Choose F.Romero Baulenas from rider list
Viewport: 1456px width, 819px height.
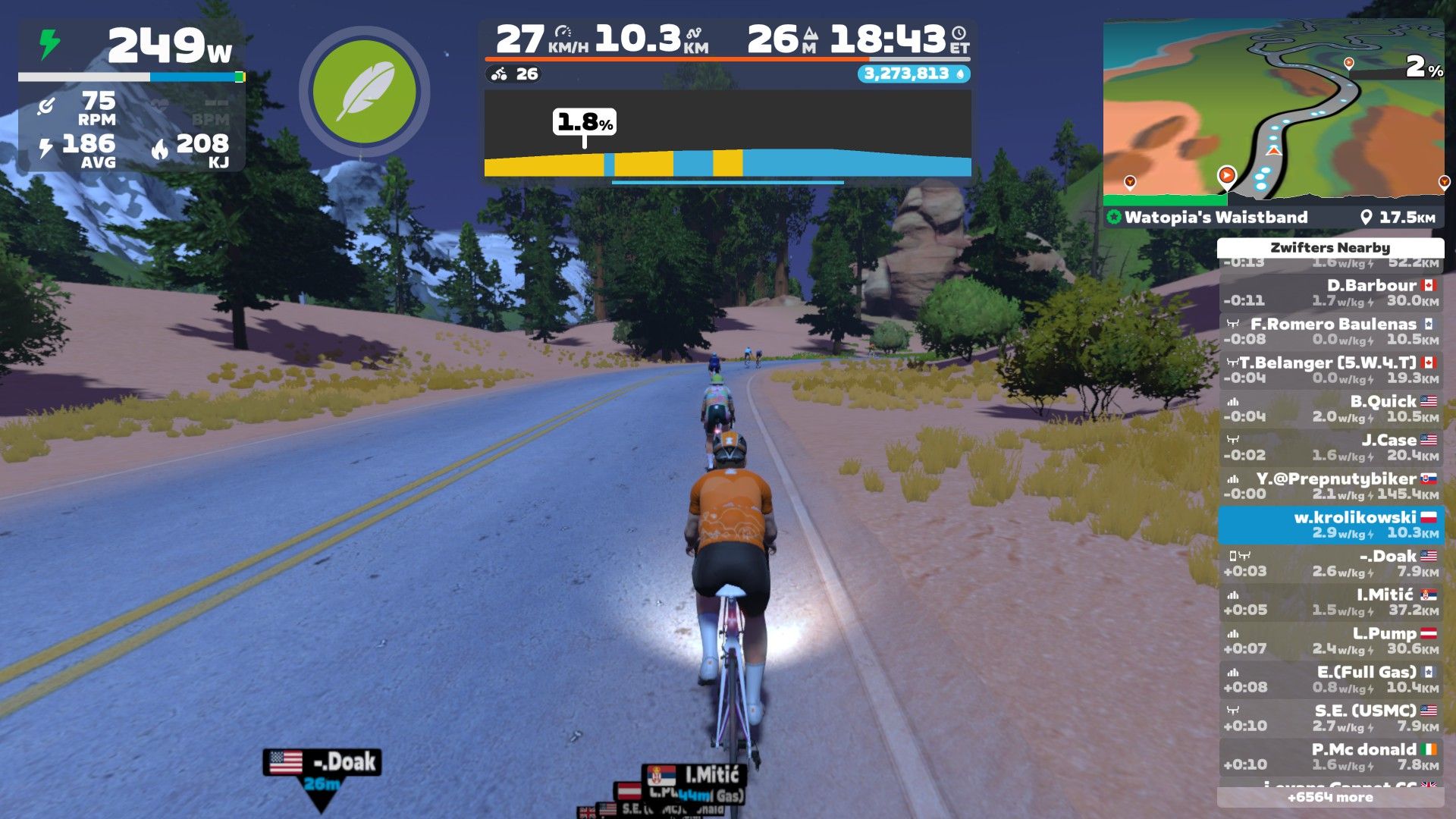[x=1331, y=331]
